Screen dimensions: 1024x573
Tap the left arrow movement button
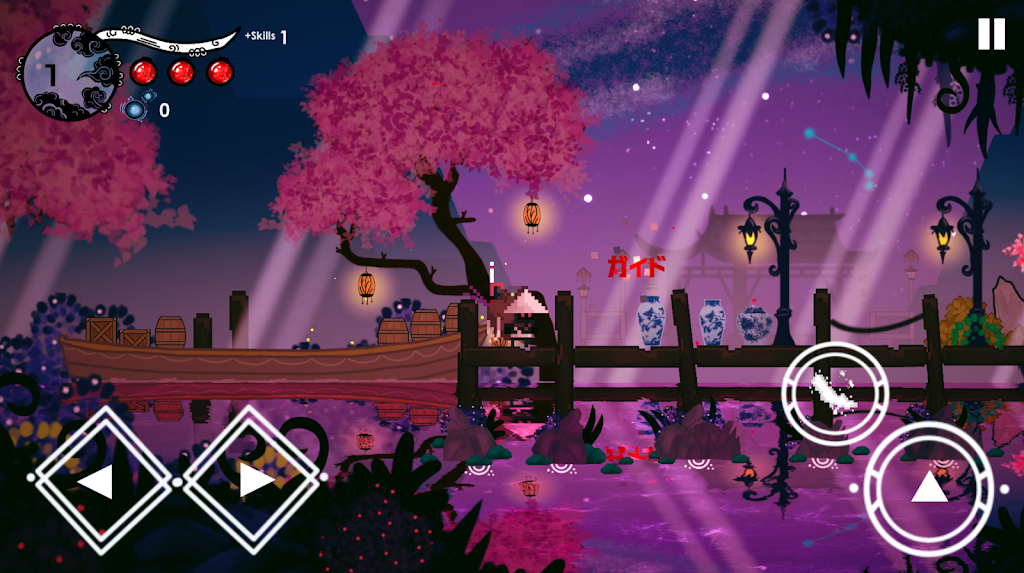(101, 481)
